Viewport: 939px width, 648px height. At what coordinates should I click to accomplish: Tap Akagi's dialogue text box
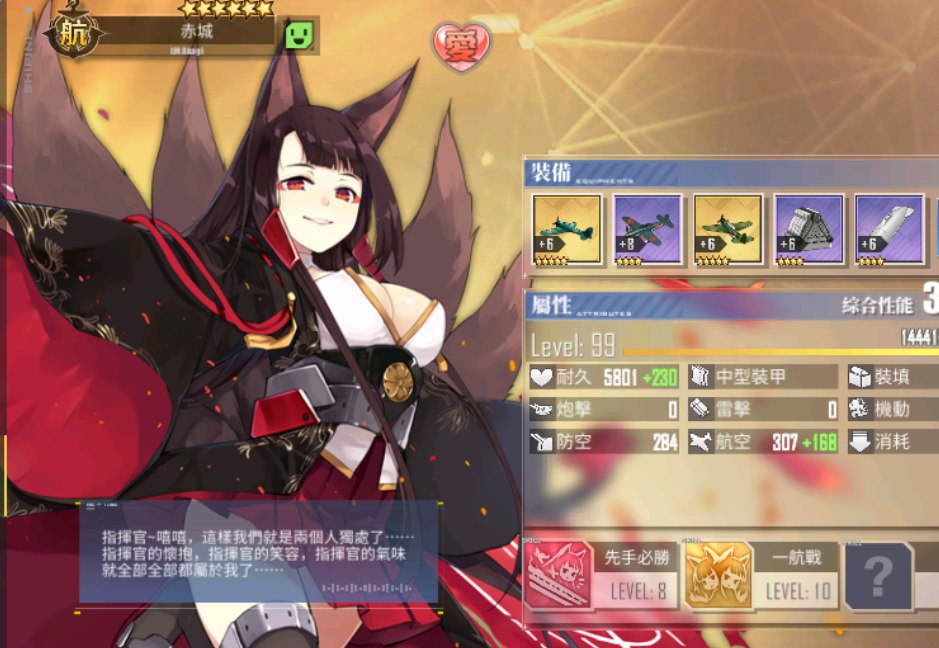[258, 552]
